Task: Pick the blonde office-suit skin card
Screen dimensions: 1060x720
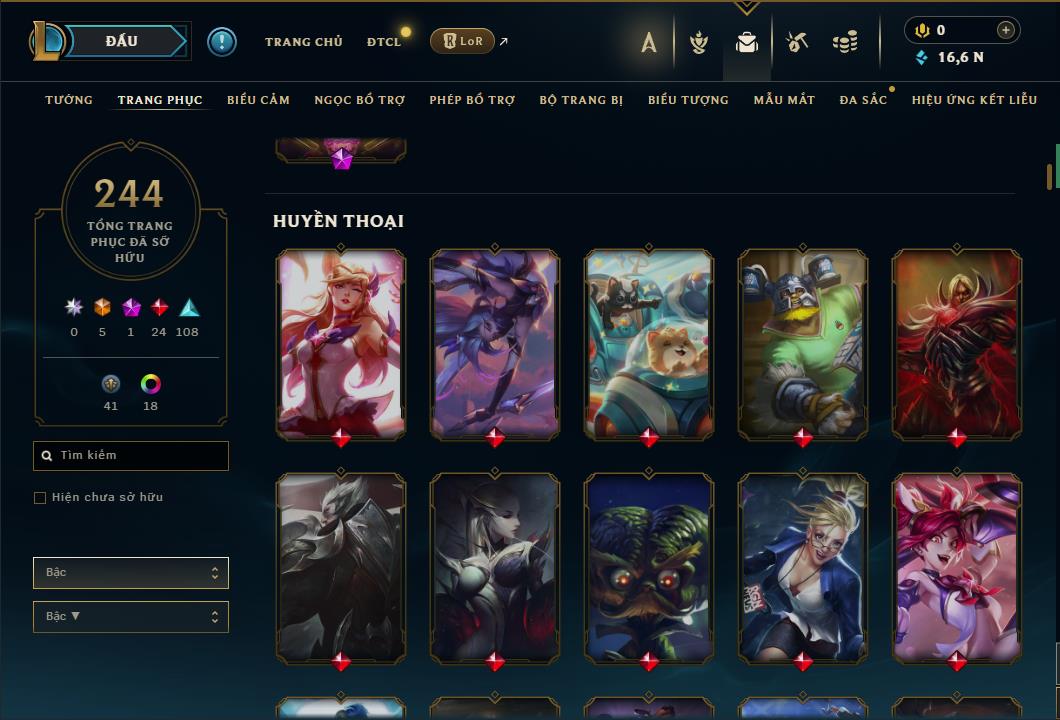Action: pos(803,567)
